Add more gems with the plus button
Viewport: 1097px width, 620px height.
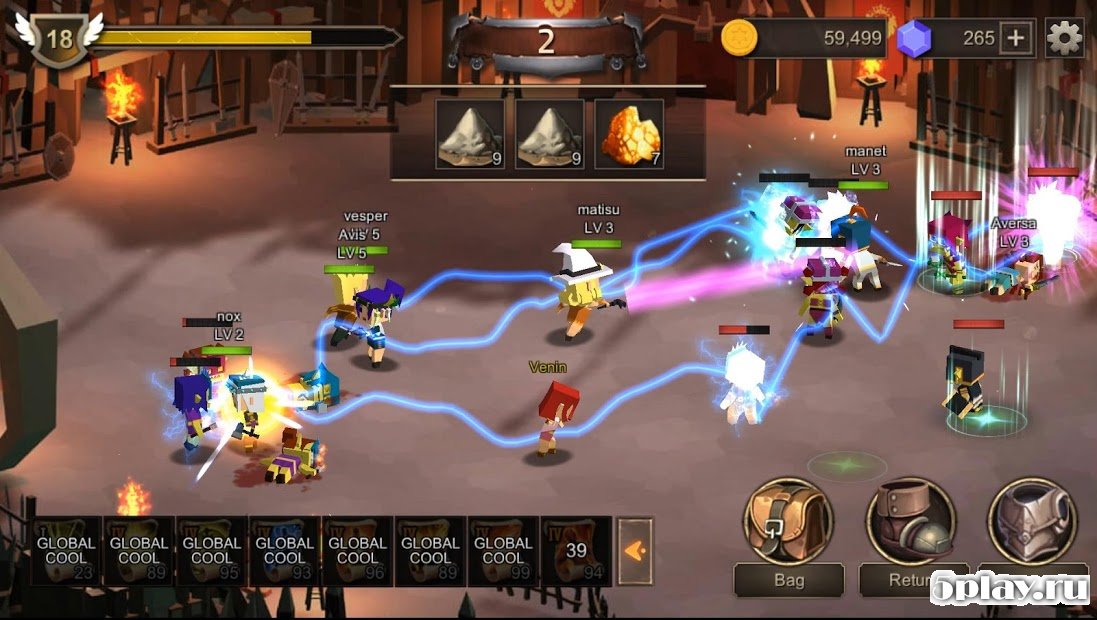tap(1016, 38)
